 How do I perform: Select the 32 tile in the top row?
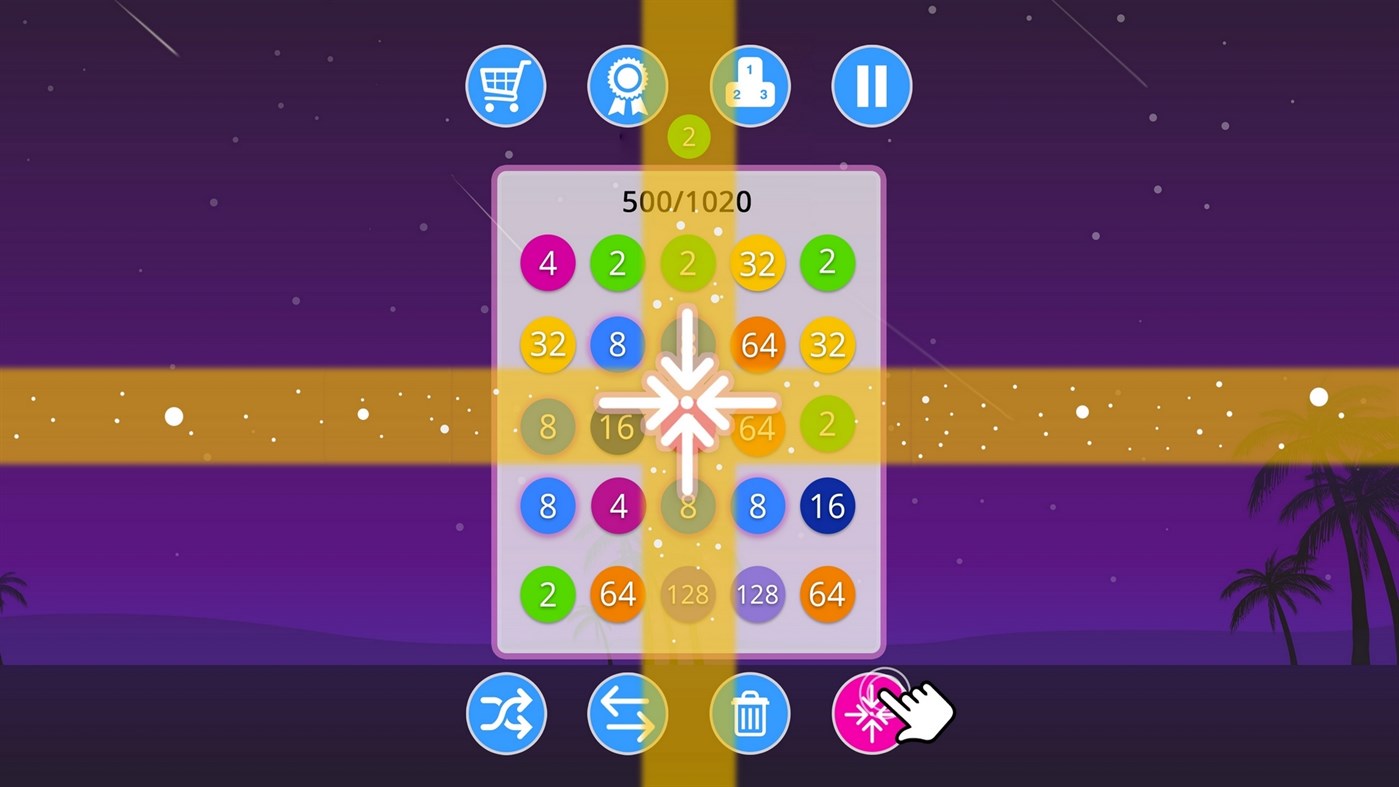758,263
